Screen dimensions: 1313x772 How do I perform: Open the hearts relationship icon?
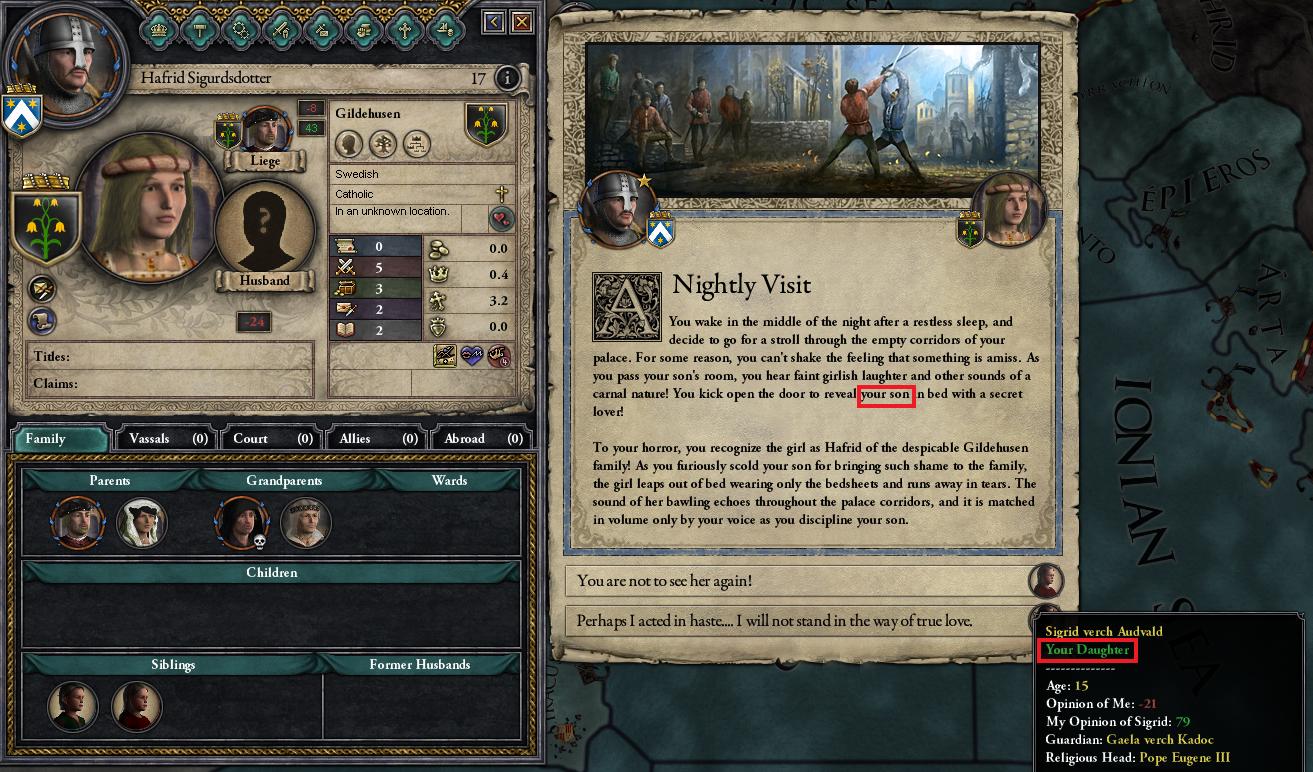[x=501, y=218]
